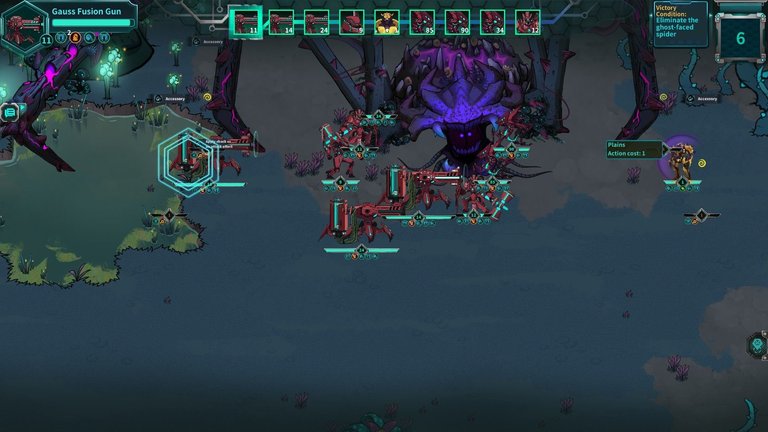Screen dimensions: 768x432
Task: Click the skull icon on right edge
Action: [758, 345]
